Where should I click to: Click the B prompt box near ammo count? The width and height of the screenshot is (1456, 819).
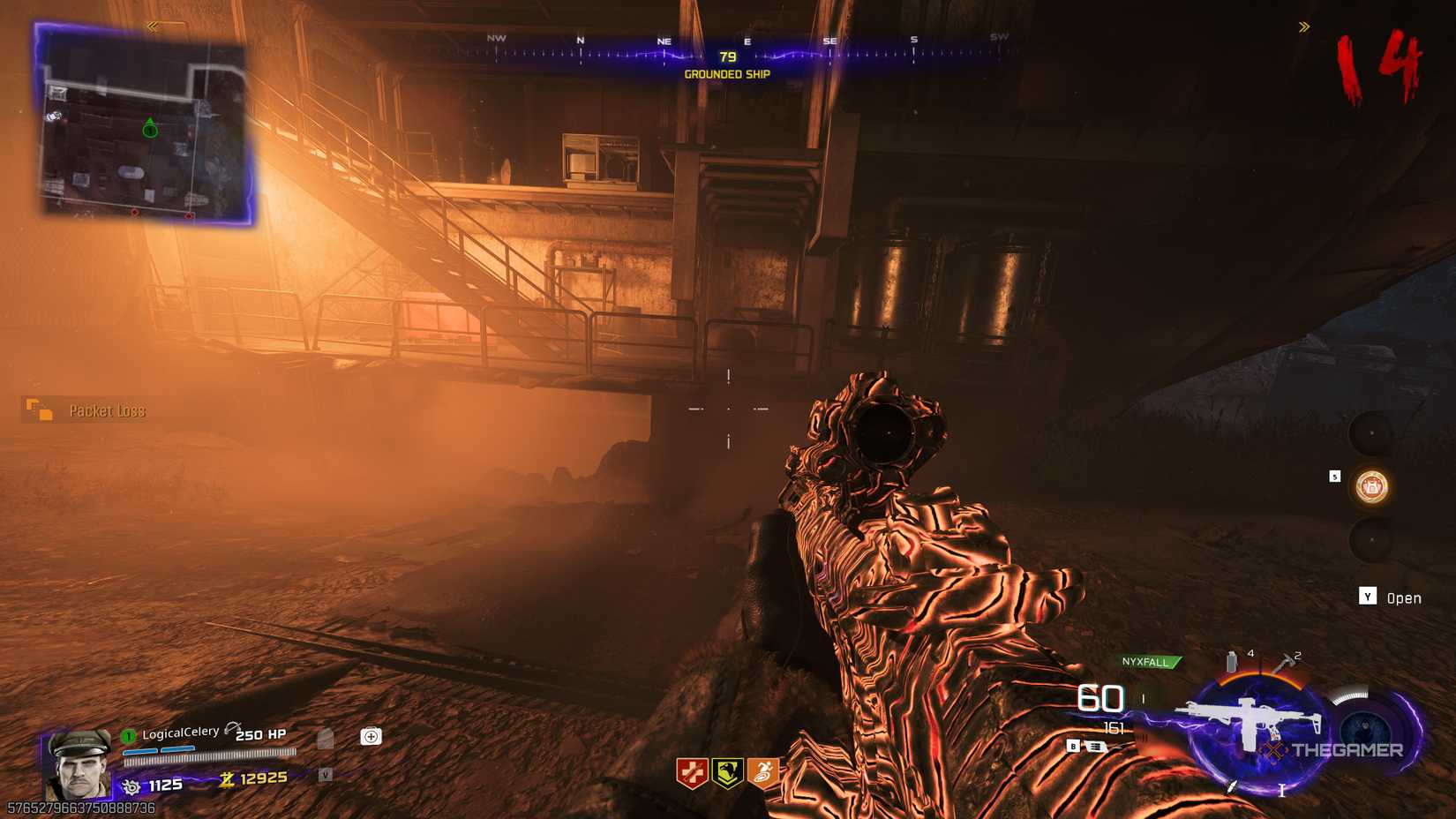tap(1073, 746)
